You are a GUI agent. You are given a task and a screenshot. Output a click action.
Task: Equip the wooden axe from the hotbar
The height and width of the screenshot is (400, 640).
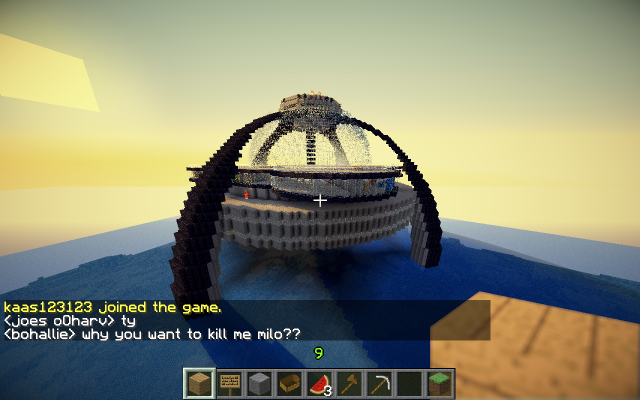click(350, 383)
